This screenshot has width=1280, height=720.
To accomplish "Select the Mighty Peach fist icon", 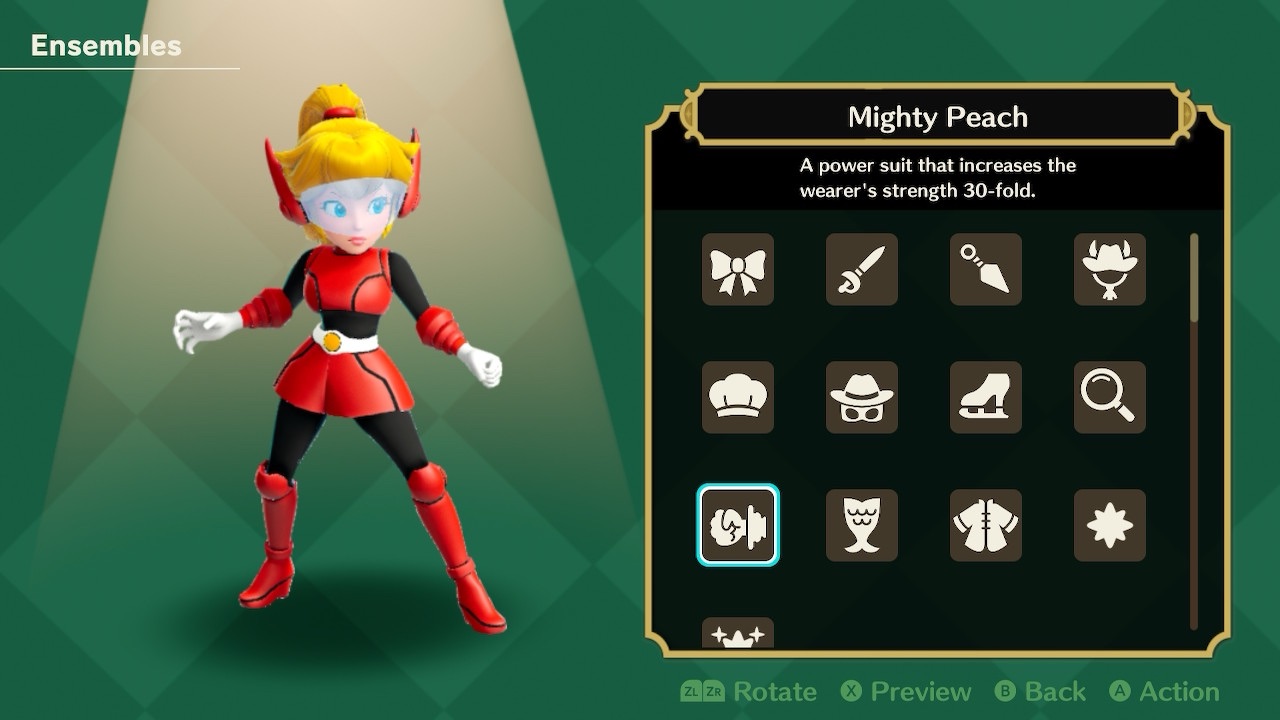I will 738,525.
